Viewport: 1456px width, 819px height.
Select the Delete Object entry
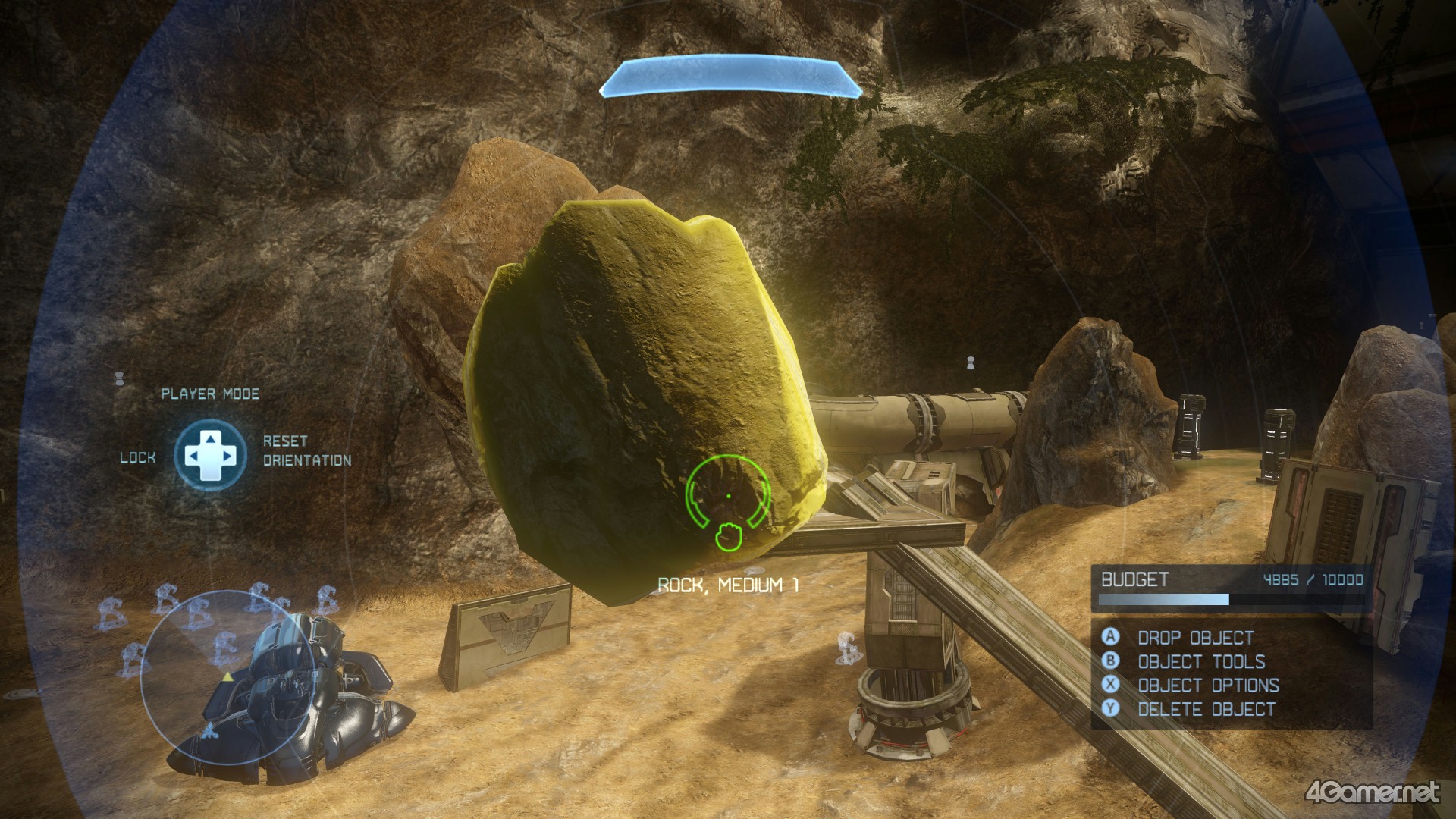(1206, 710)
